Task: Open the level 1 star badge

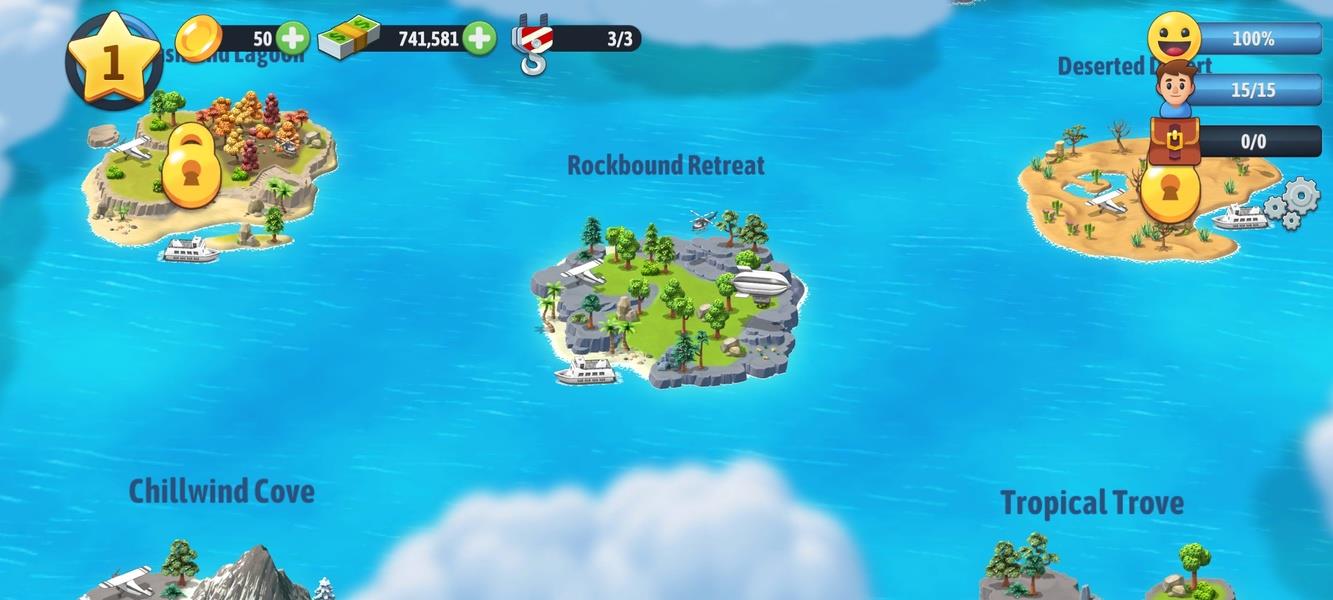Action: 113,59
